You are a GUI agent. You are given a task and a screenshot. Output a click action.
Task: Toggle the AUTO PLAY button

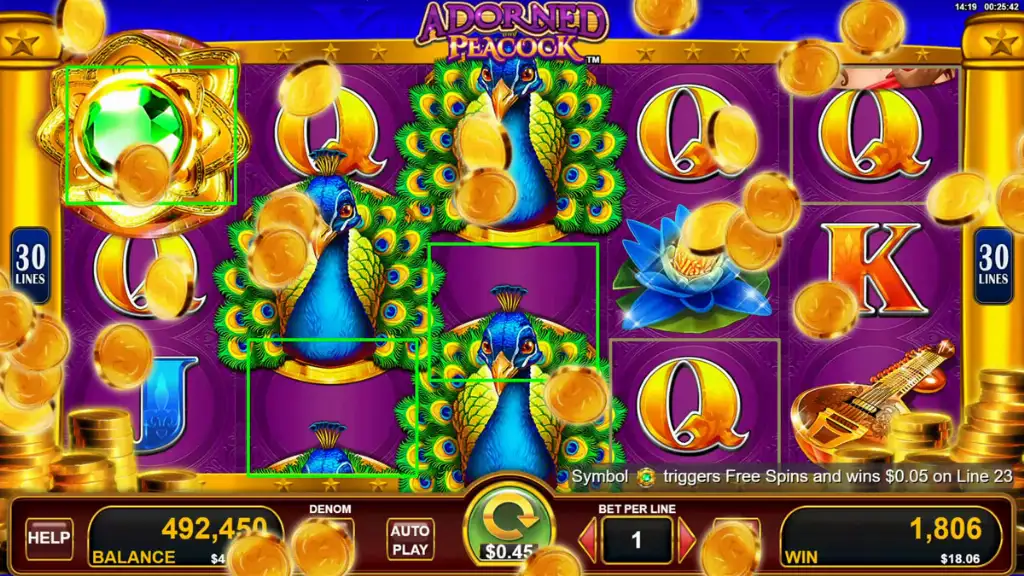point(410,538)
